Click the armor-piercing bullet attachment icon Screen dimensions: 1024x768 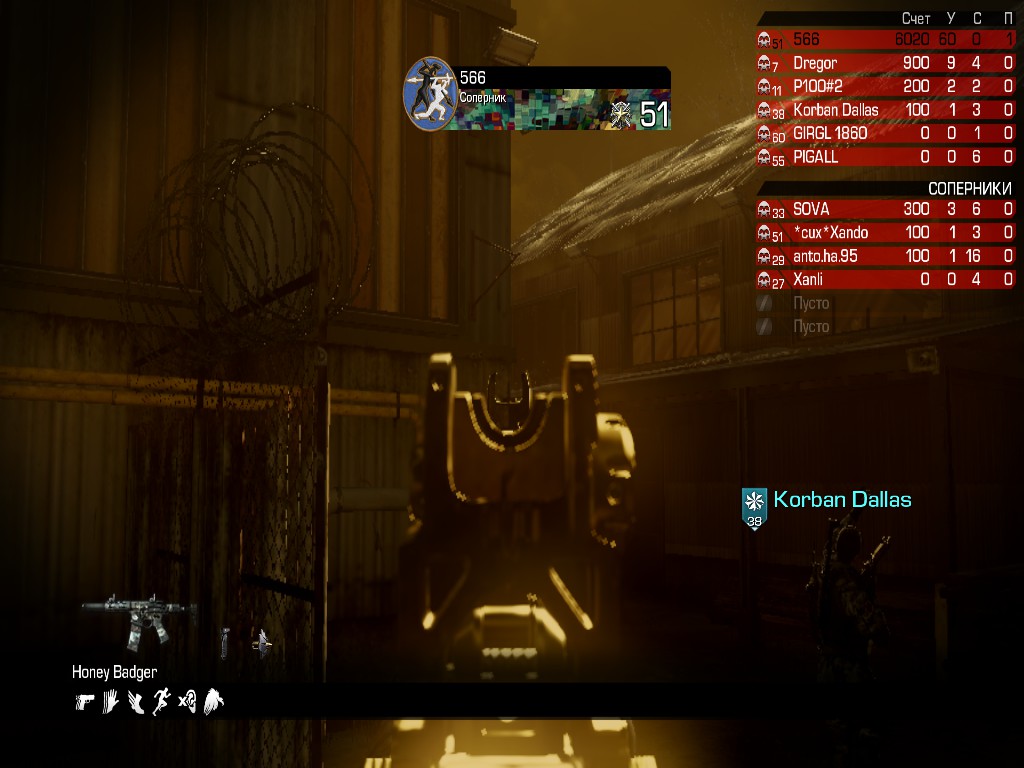(261, 642)
